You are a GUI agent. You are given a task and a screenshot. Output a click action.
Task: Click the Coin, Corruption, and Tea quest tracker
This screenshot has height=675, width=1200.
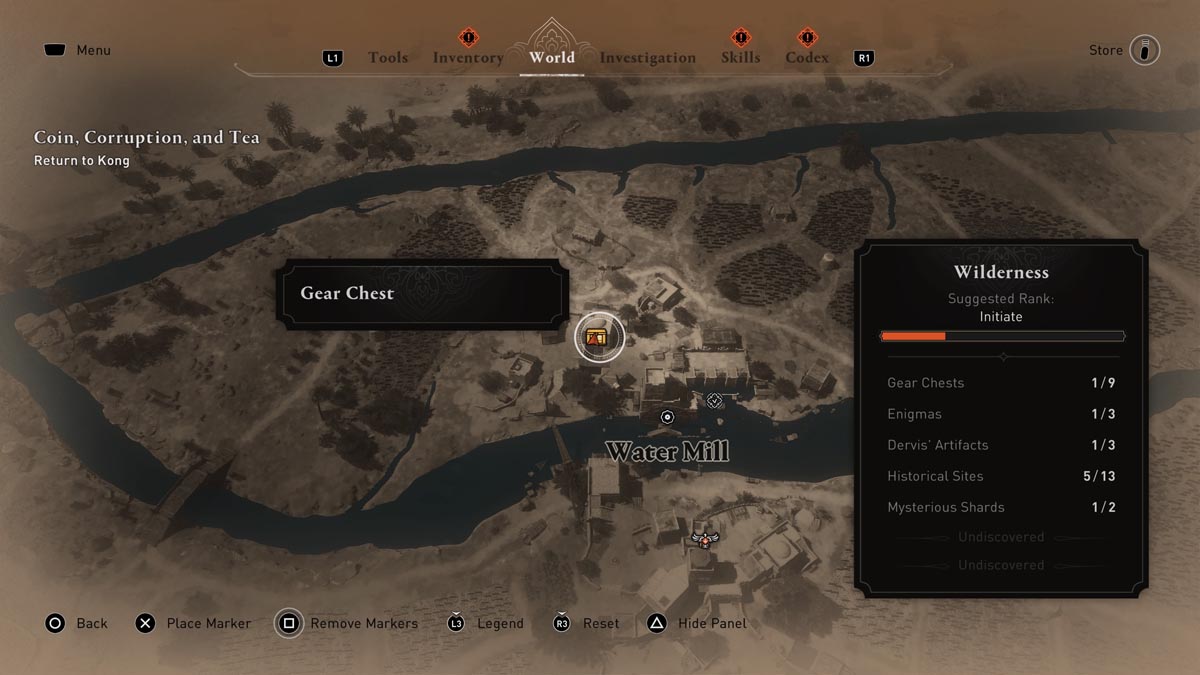pos(146,146)
